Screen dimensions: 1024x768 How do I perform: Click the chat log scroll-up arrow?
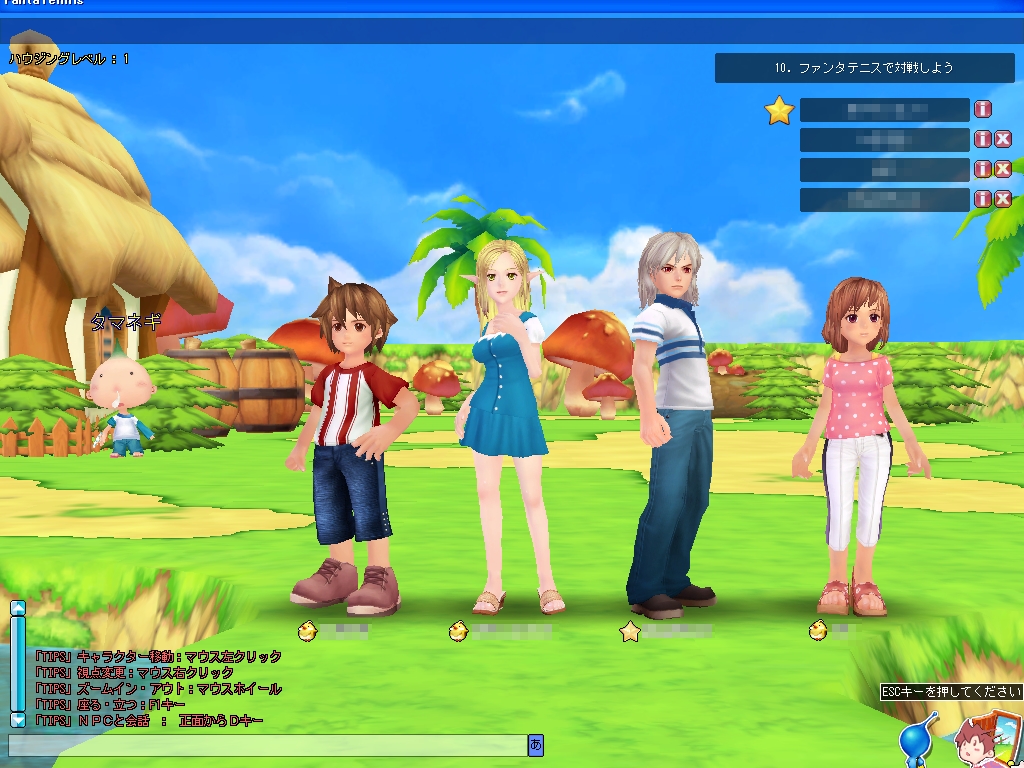click(x=17, y=607)
